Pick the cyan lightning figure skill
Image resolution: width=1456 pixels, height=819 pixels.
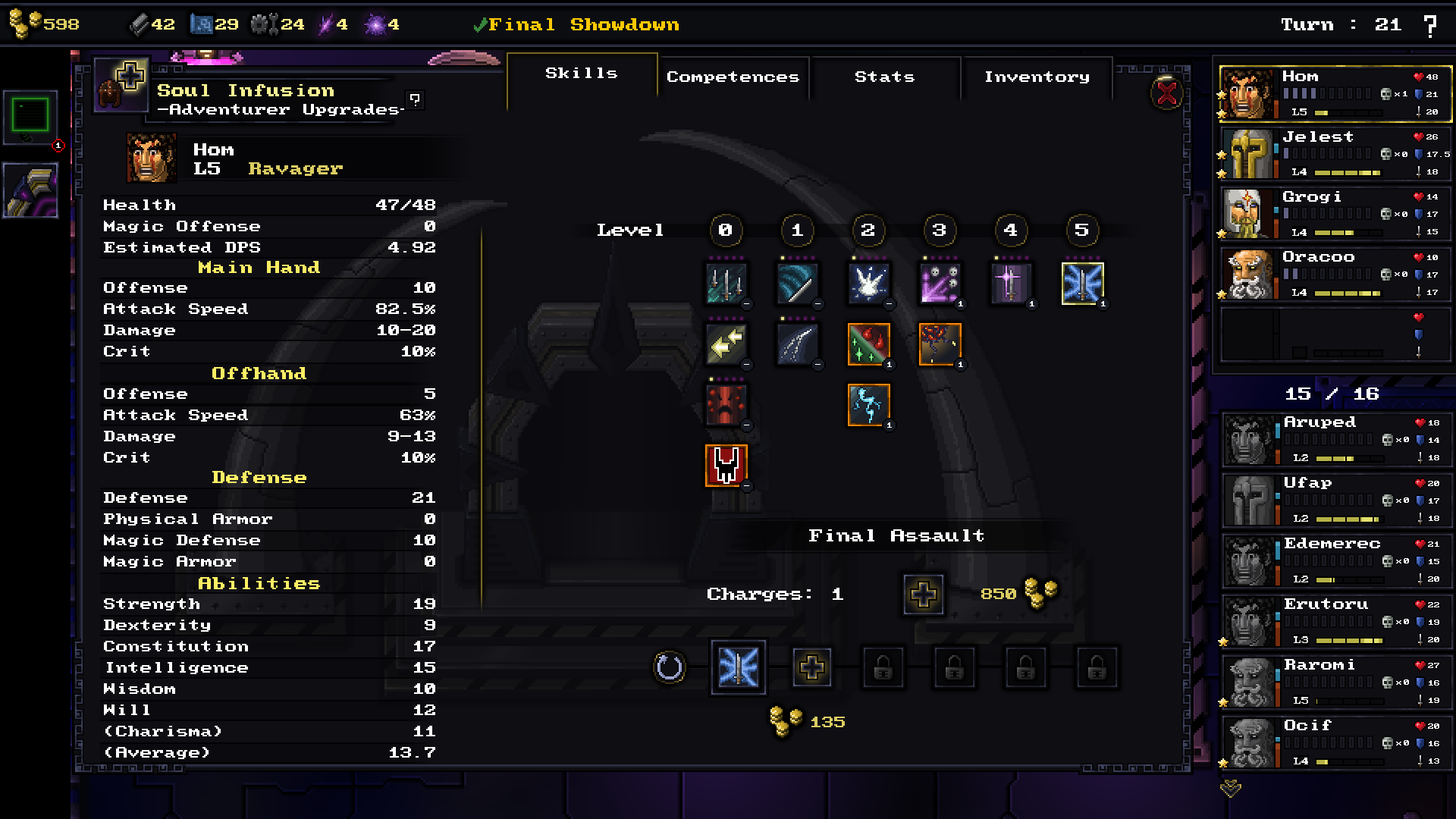868,404
